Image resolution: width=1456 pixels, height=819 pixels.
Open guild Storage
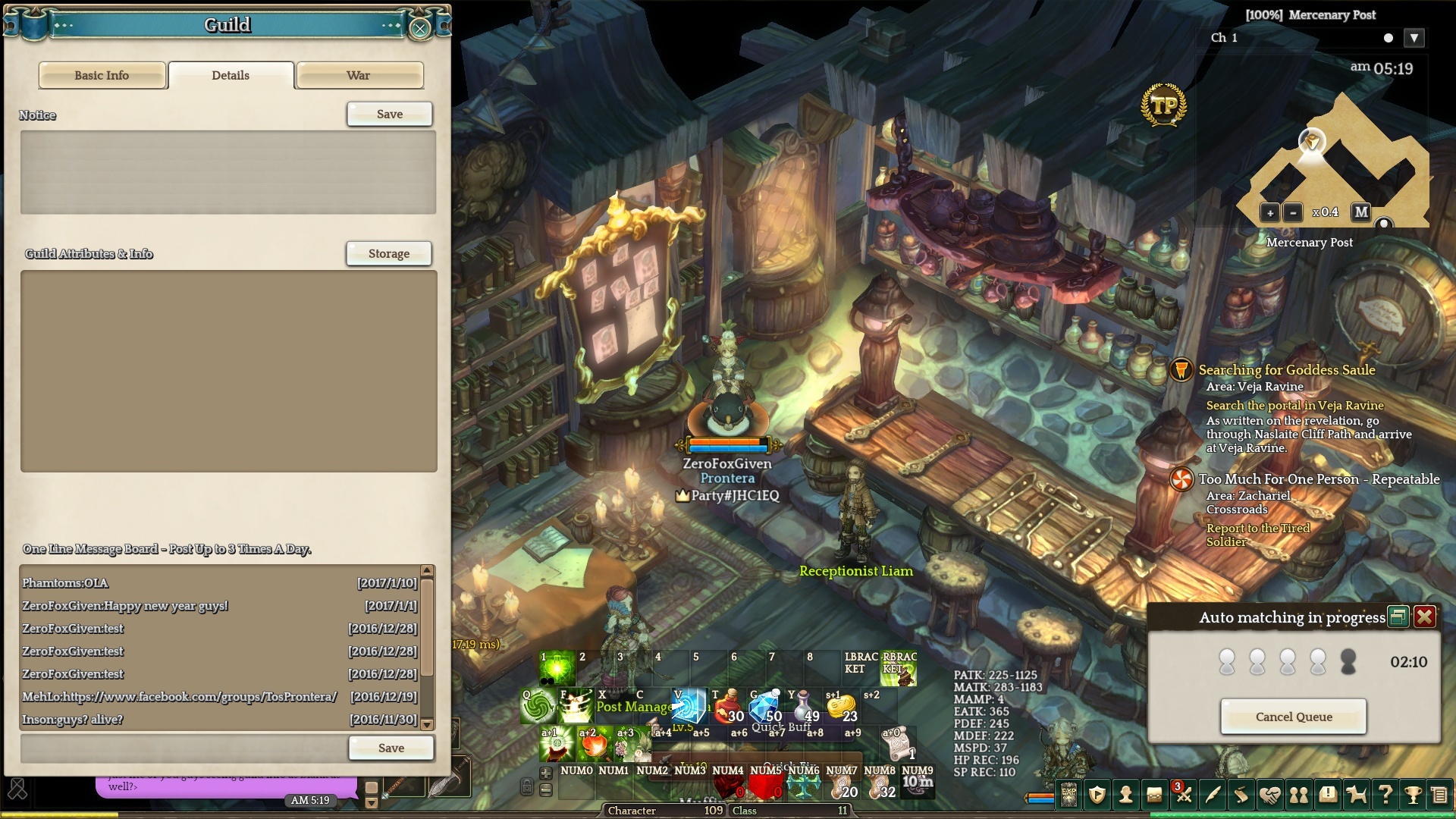388,253
